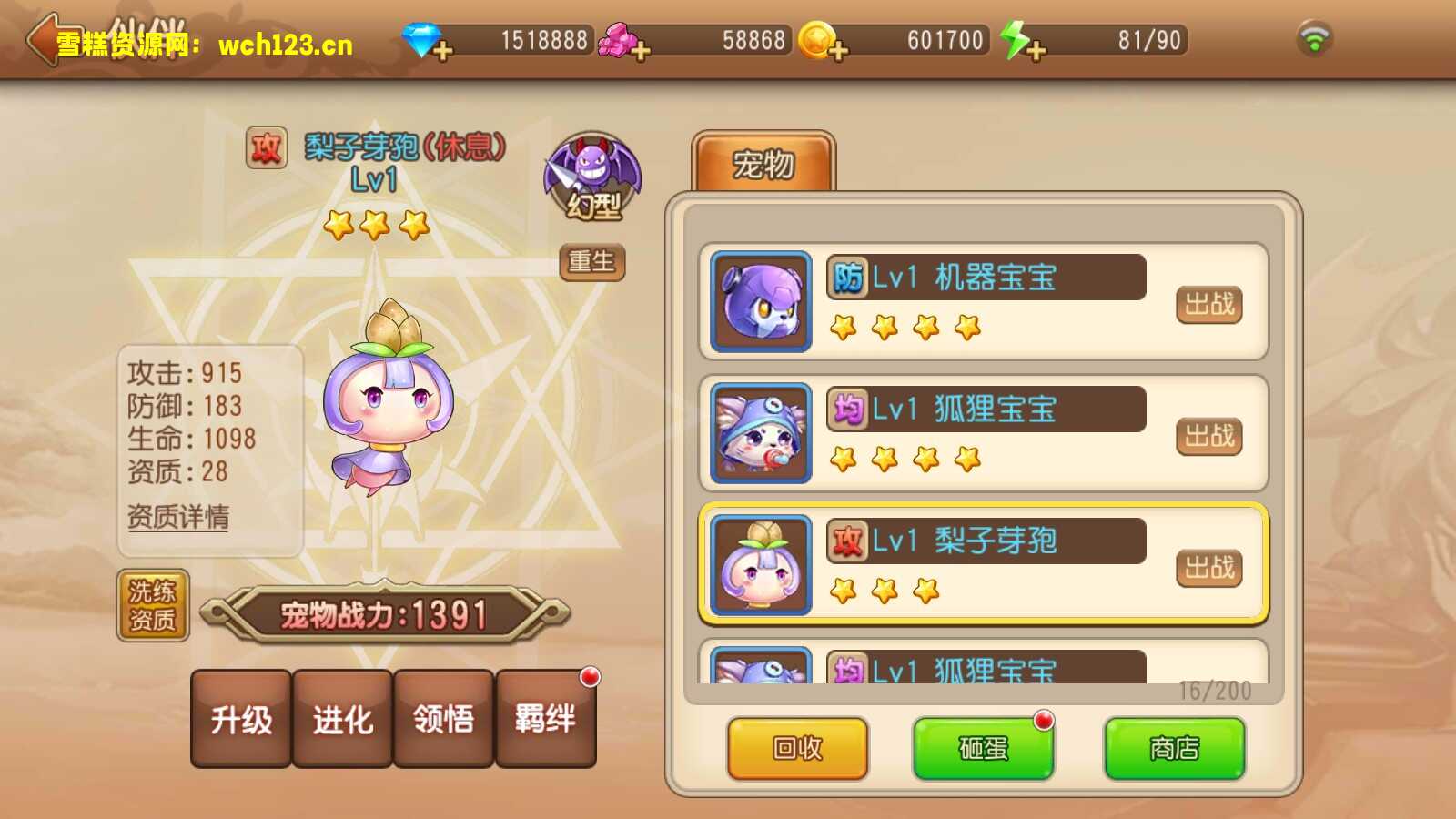This screenshot has width=1456, height=819.
Task: Go back with the top-left arrow
Action: click(45, 40)
